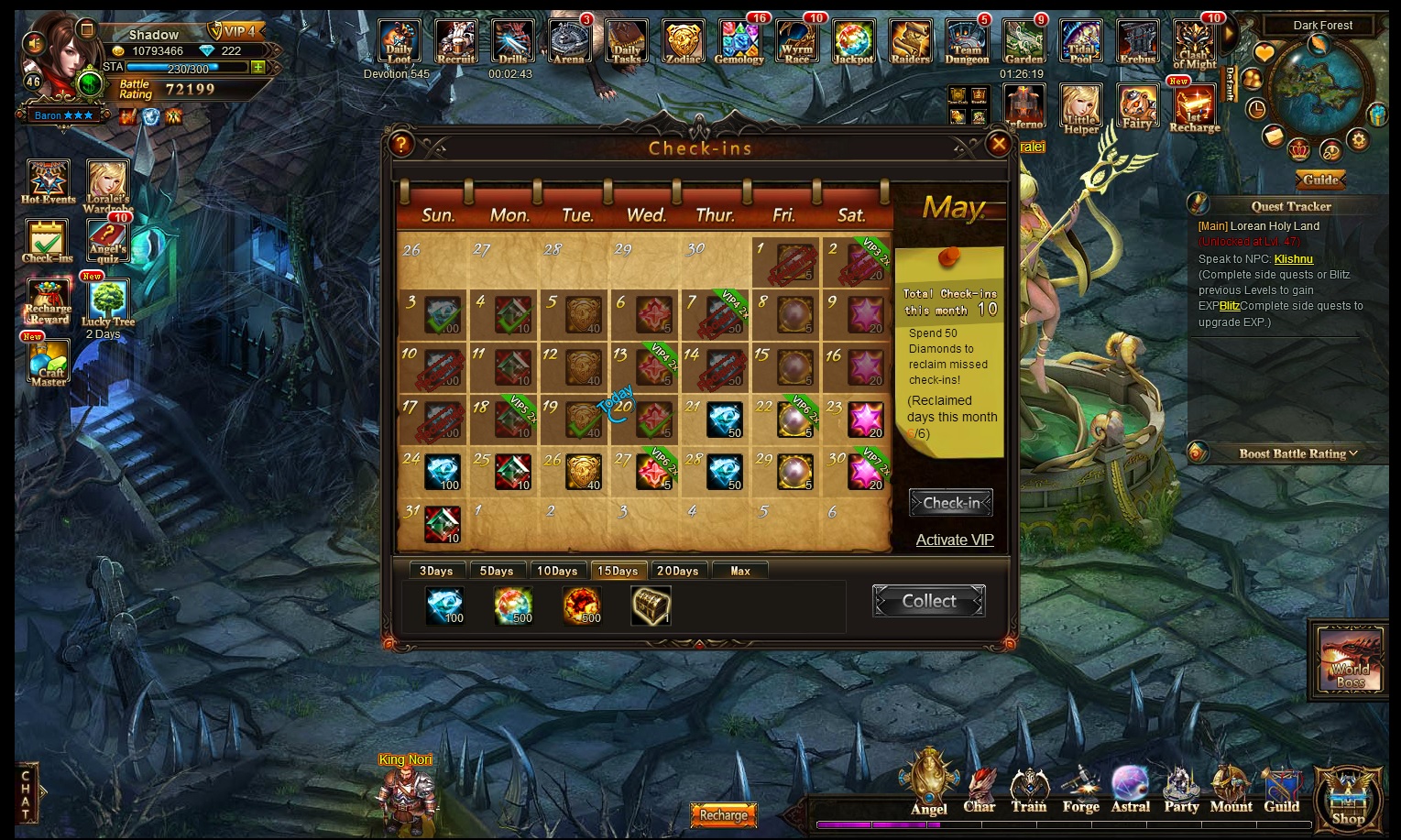This screenshot has width=1401, height=840.
Task: Open the Shop at bottom right
Action: click(x=1348, y=799)
